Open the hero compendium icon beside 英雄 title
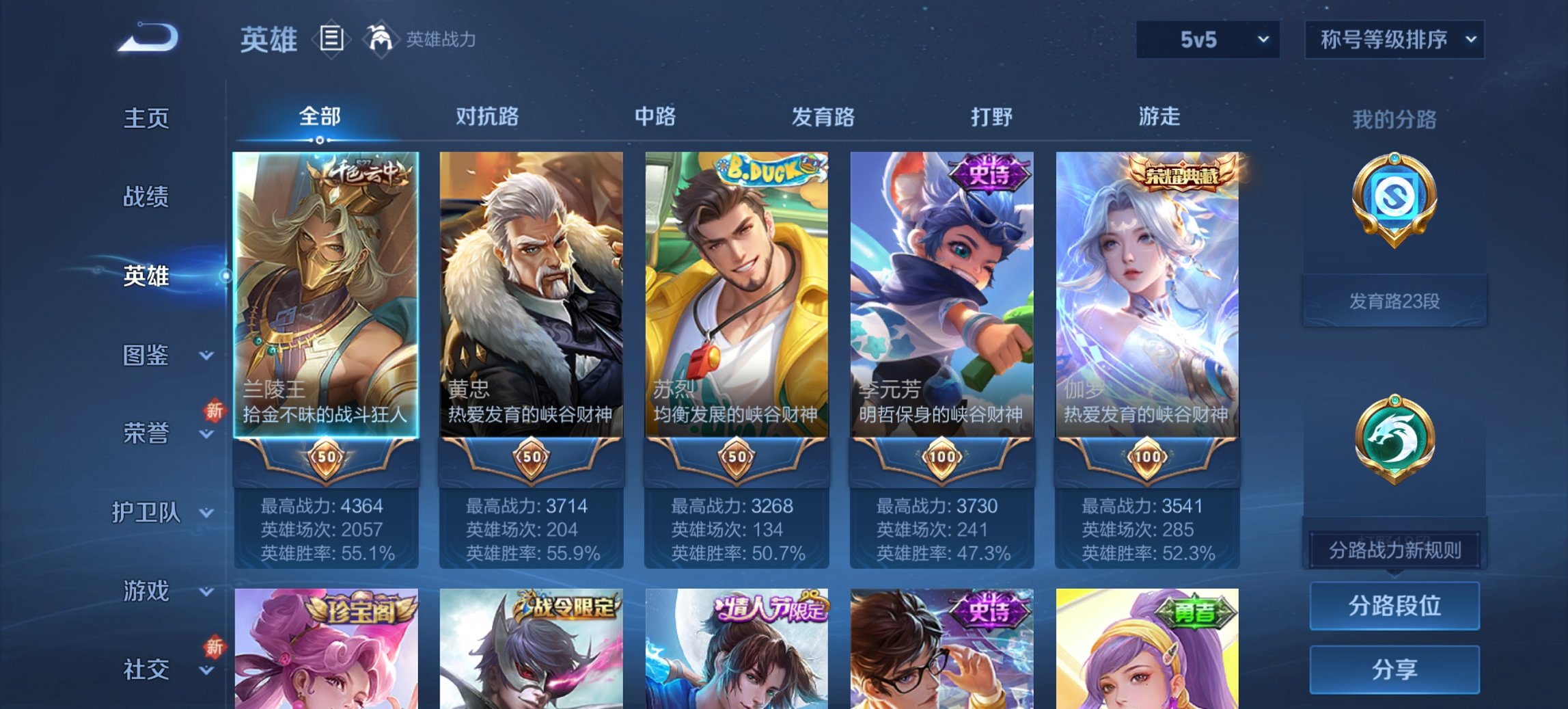Screen dimensions: 1568x709 coord(331,40)
